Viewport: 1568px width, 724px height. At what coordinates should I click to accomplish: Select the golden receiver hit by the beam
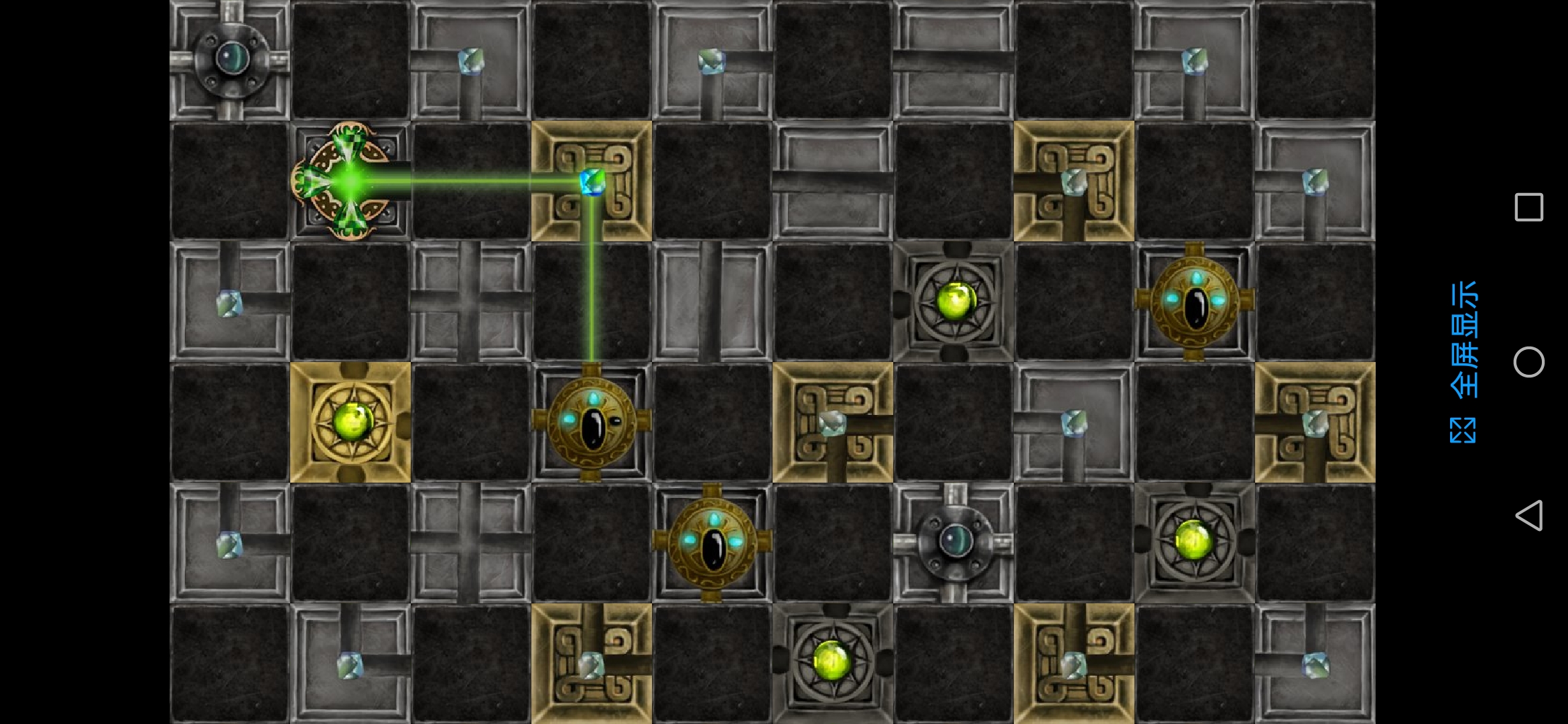pyautogui.click(x=592, y=422)
